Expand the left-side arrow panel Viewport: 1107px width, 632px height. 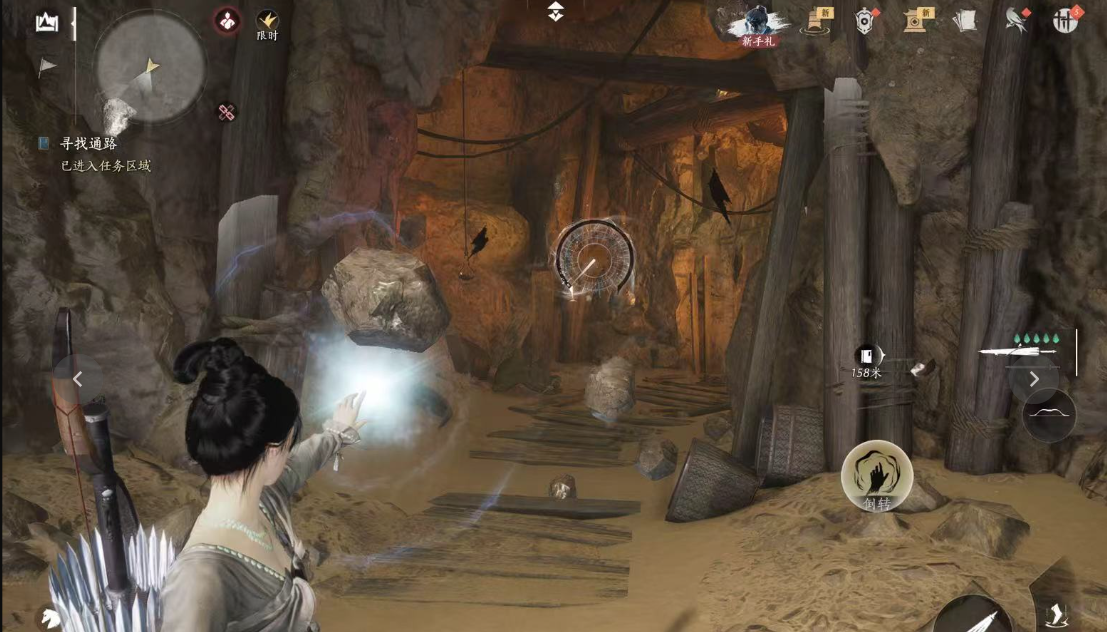[78, 379]
